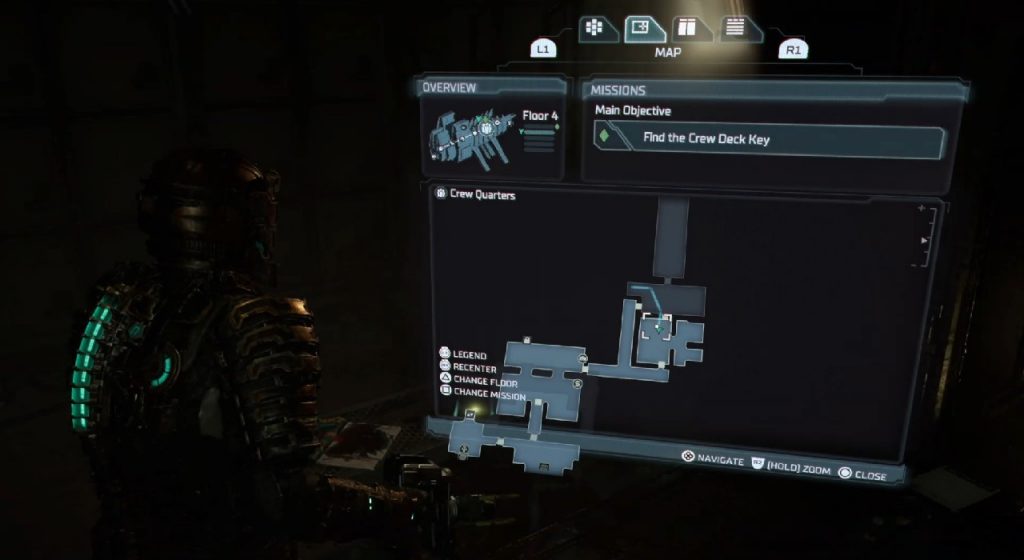Select the Map tab icon
Viewport: 1024px width, 560px height.
(x=645, y=28)
